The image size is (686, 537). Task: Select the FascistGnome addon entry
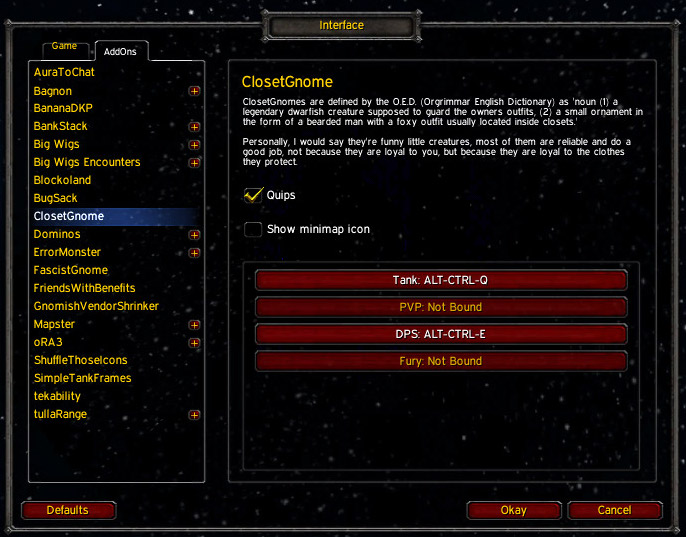click(x=70, y=270)
